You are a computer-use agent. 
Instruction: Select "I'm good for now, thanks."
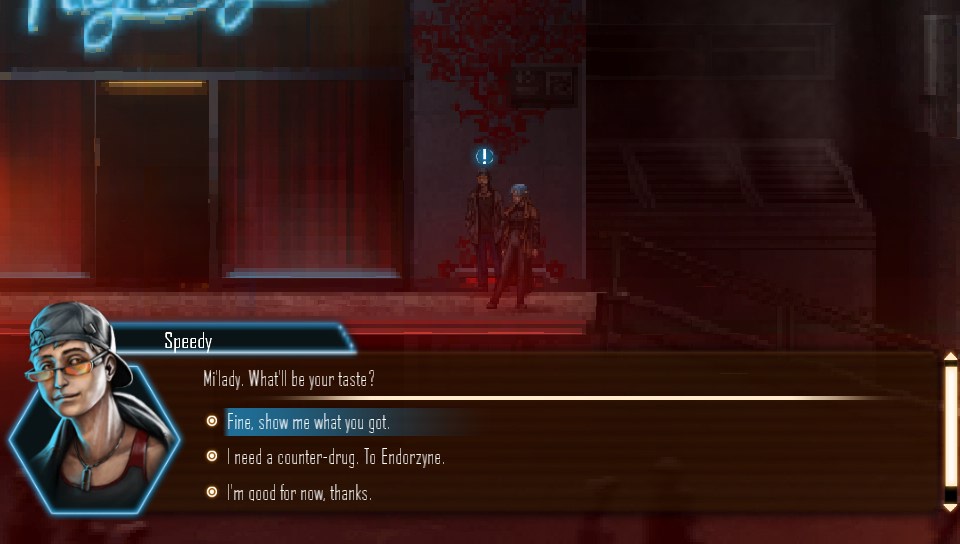[x=299, y=493]
